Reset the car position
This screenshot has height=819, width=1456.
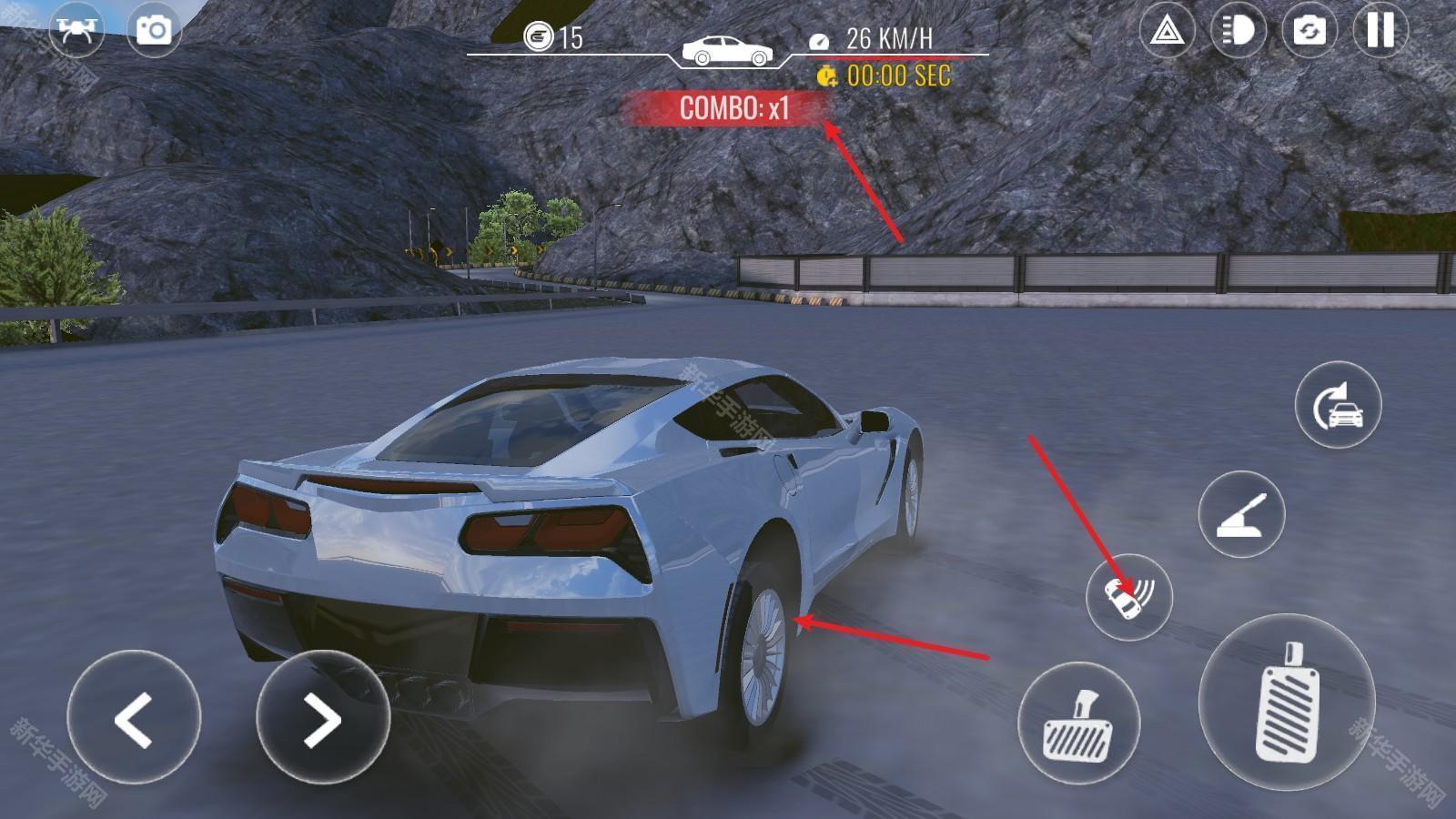[x=1338, y=405]
